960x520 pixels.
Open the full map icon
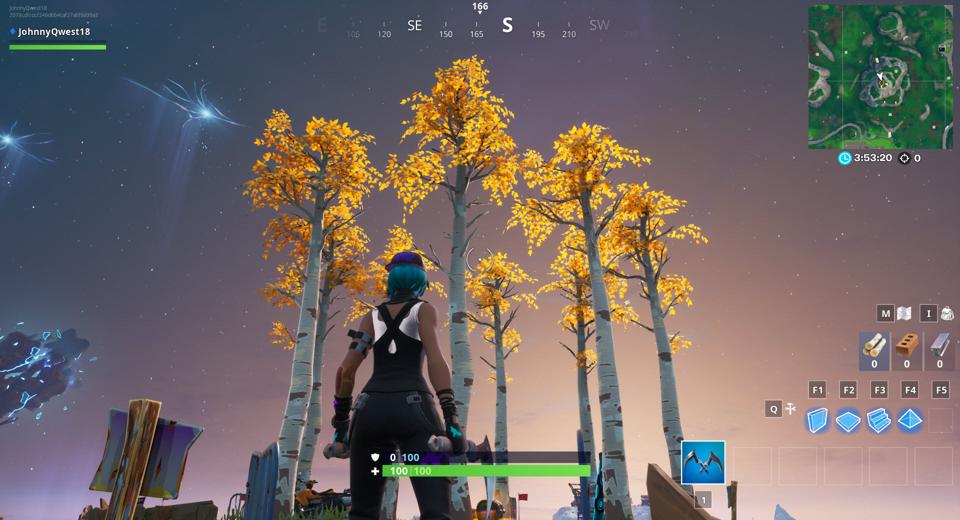(904, 313)
